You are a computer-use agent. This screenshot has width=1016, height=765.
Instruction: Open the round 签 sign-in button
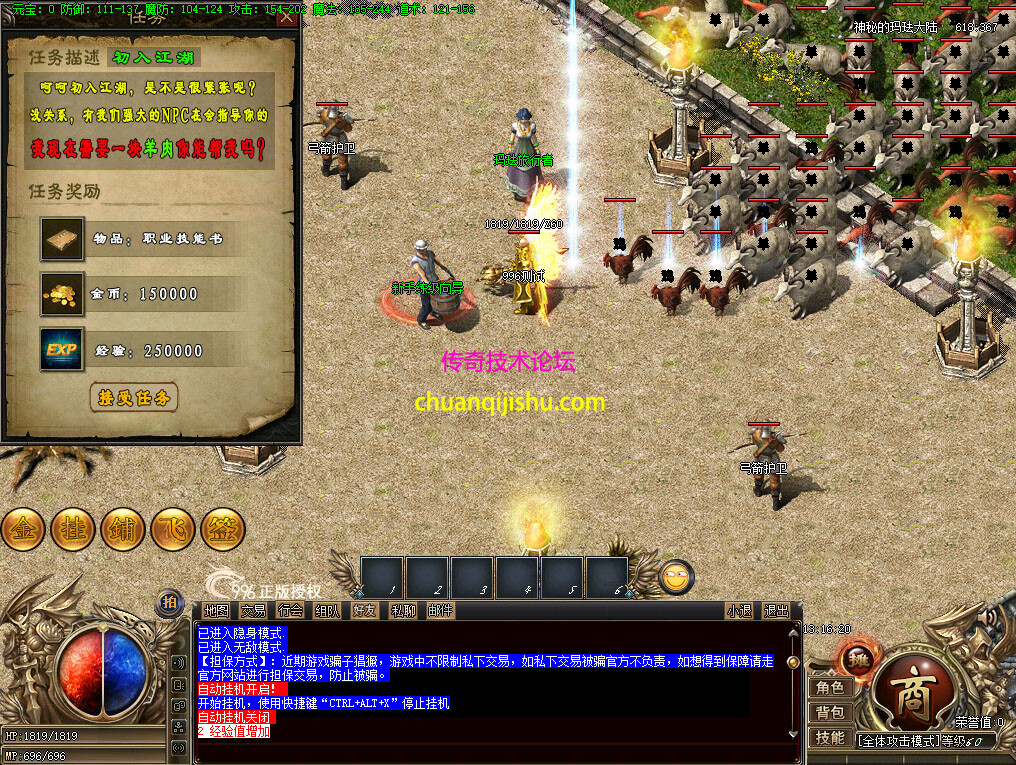click(x=223, y=528)
